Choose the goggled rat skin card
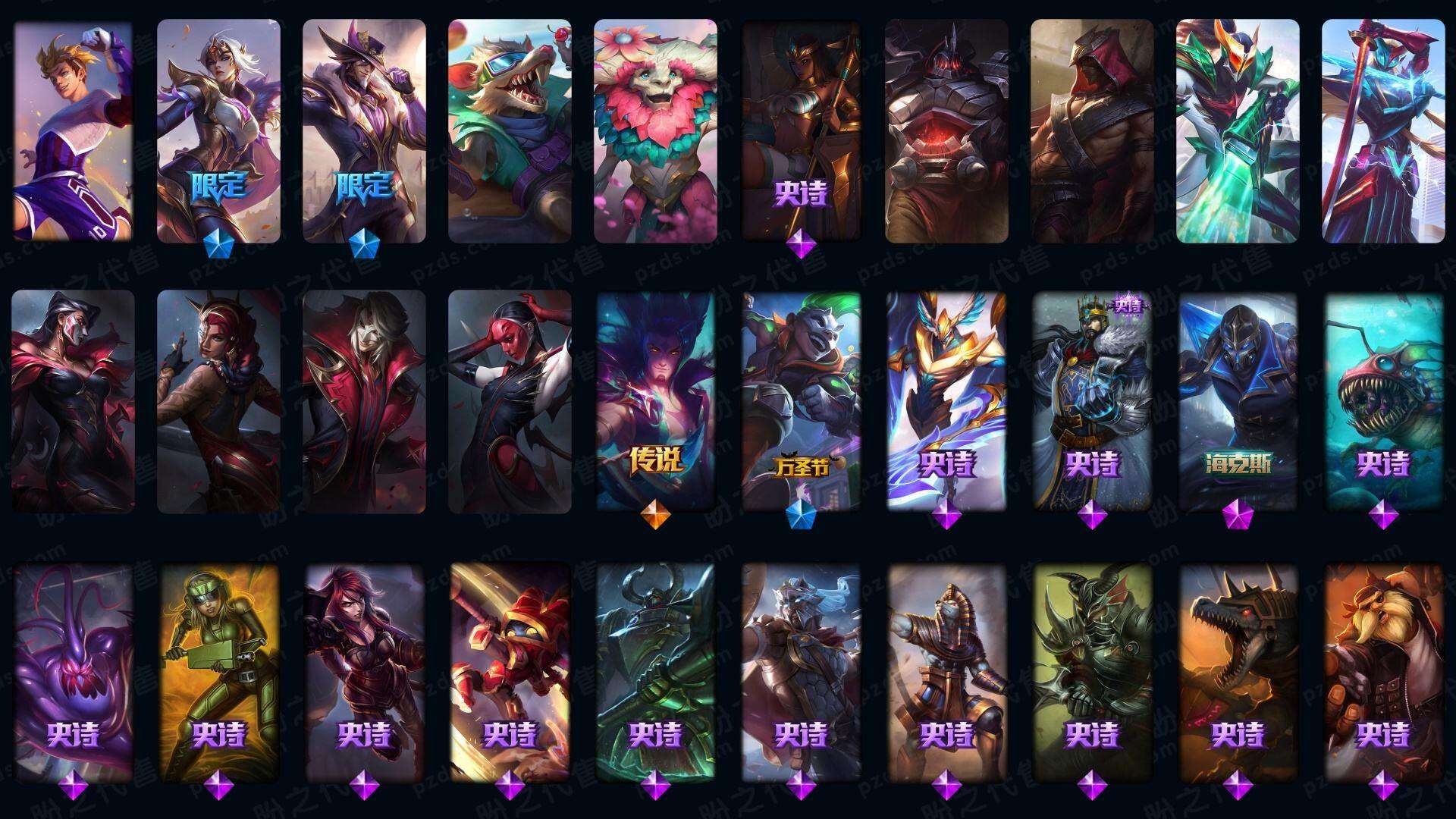1456x819 pixels. click(x=510, y=130)
